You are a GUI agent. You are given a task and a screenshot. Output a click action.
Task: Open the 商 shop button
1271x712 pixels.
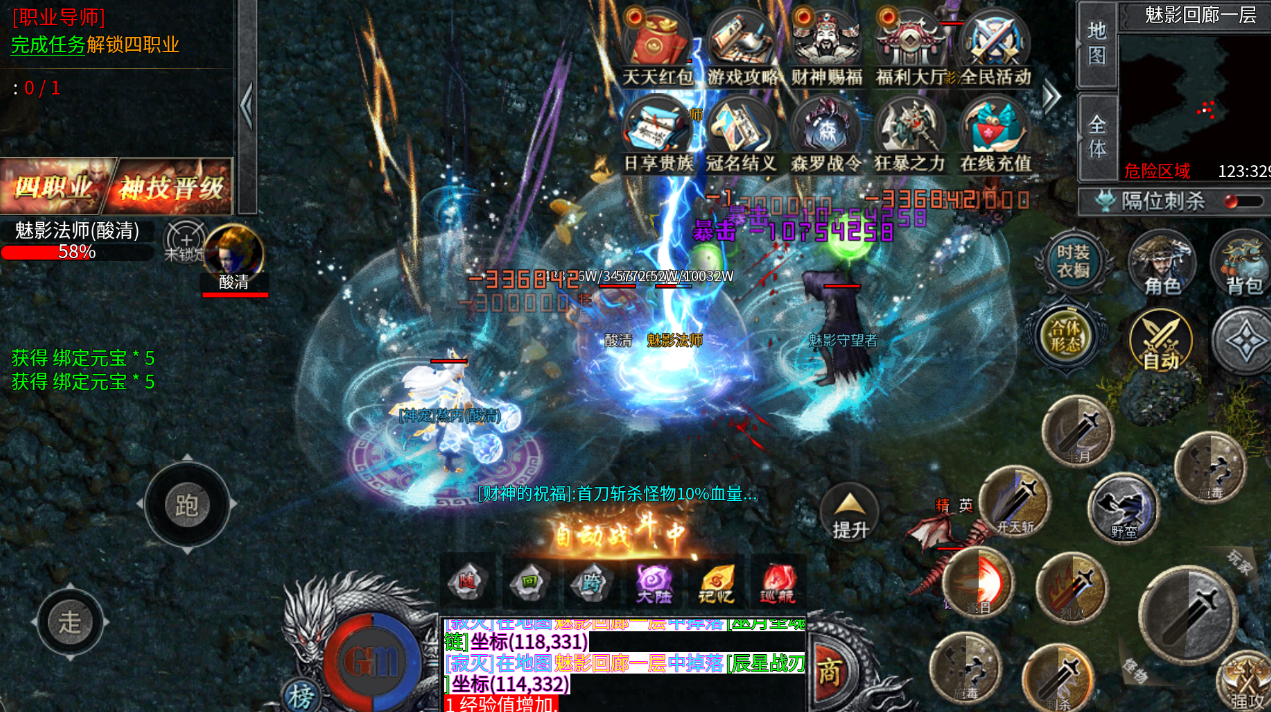[x=828, y=671]
